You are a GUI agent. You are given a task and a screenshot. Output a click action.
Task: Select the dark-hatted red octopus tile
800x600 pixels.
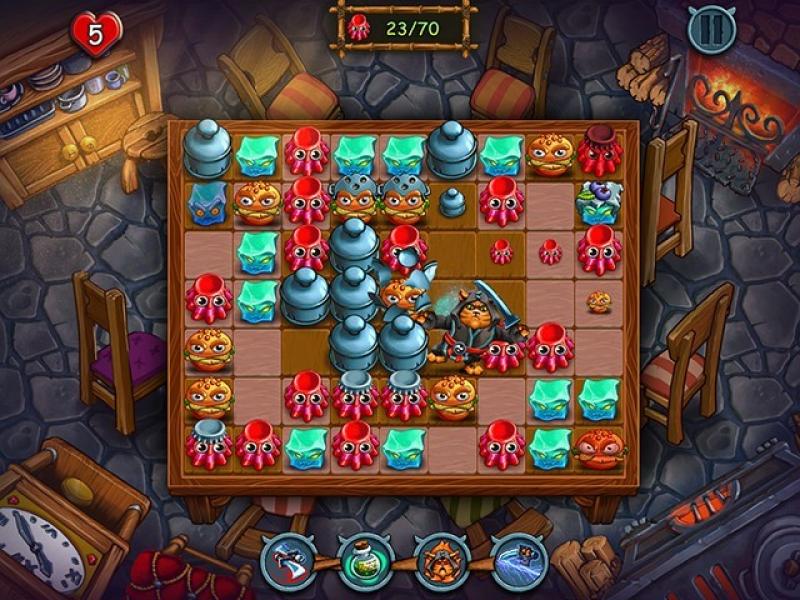[600, 151]
